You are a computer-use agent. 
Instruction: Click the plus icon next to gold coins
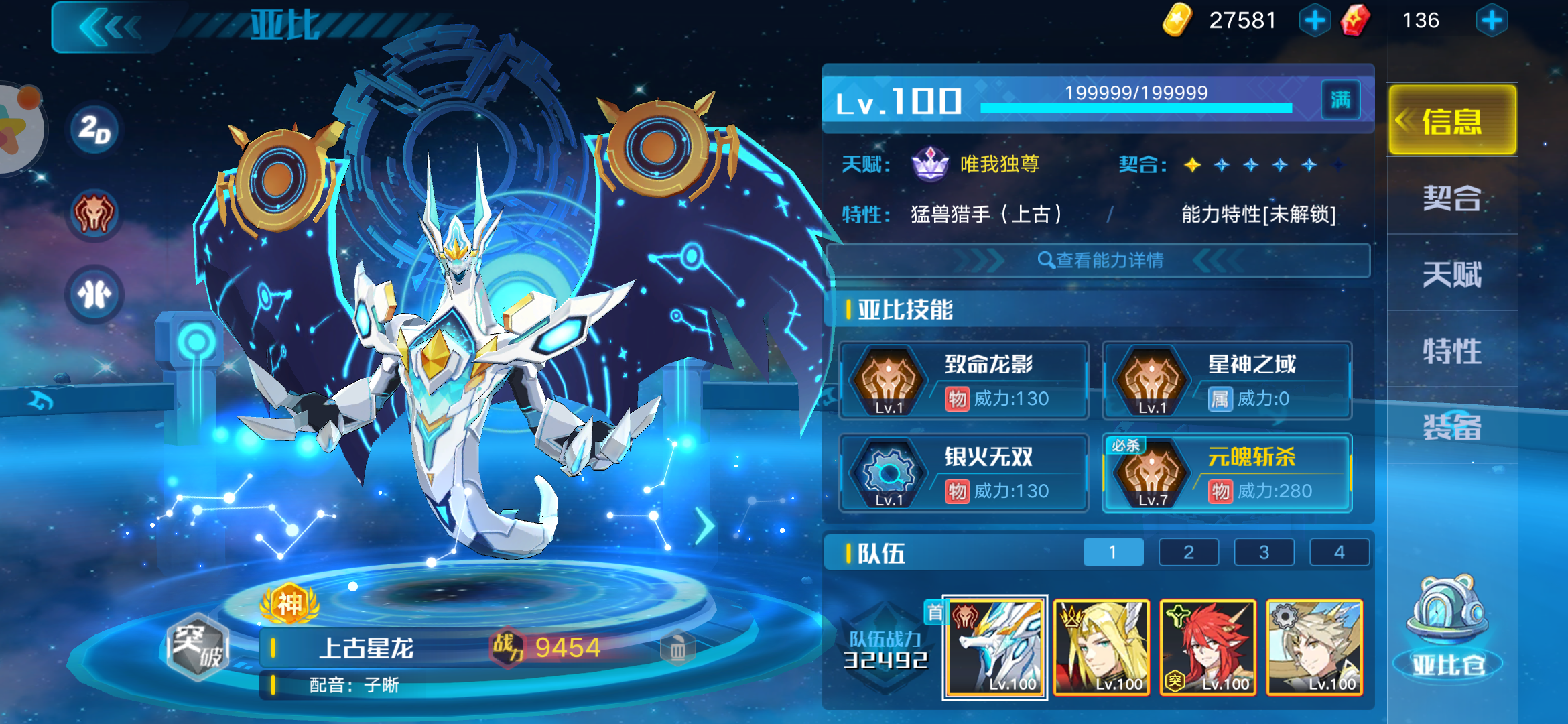click(x=1315, y=20)
